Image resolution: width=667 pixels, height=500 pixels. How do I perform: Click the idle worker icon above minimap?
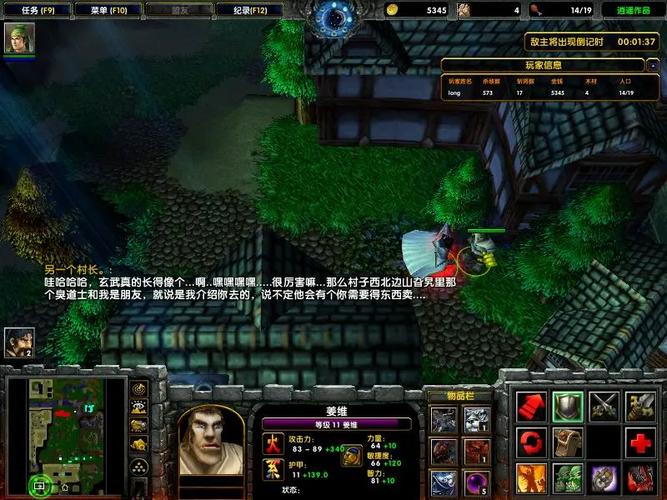(19, 343)
